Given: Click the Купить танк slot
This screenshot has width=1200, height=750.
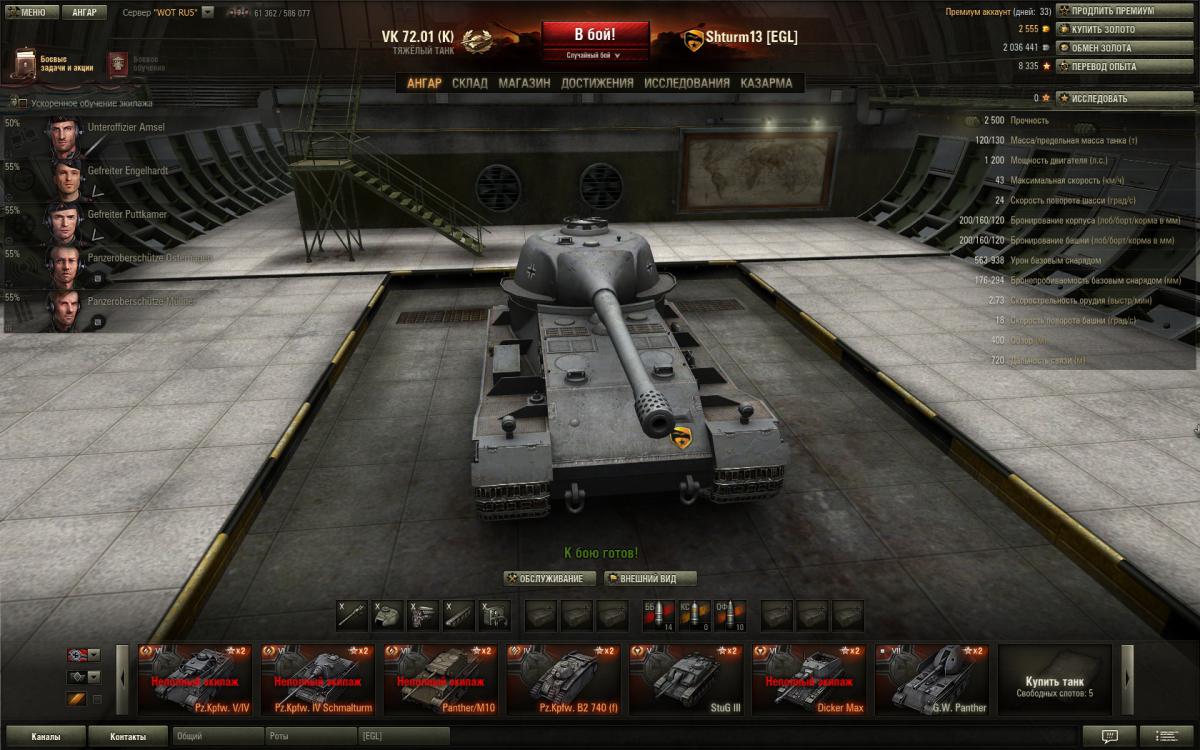Looking at the screenshot, I should [1054, 680].
